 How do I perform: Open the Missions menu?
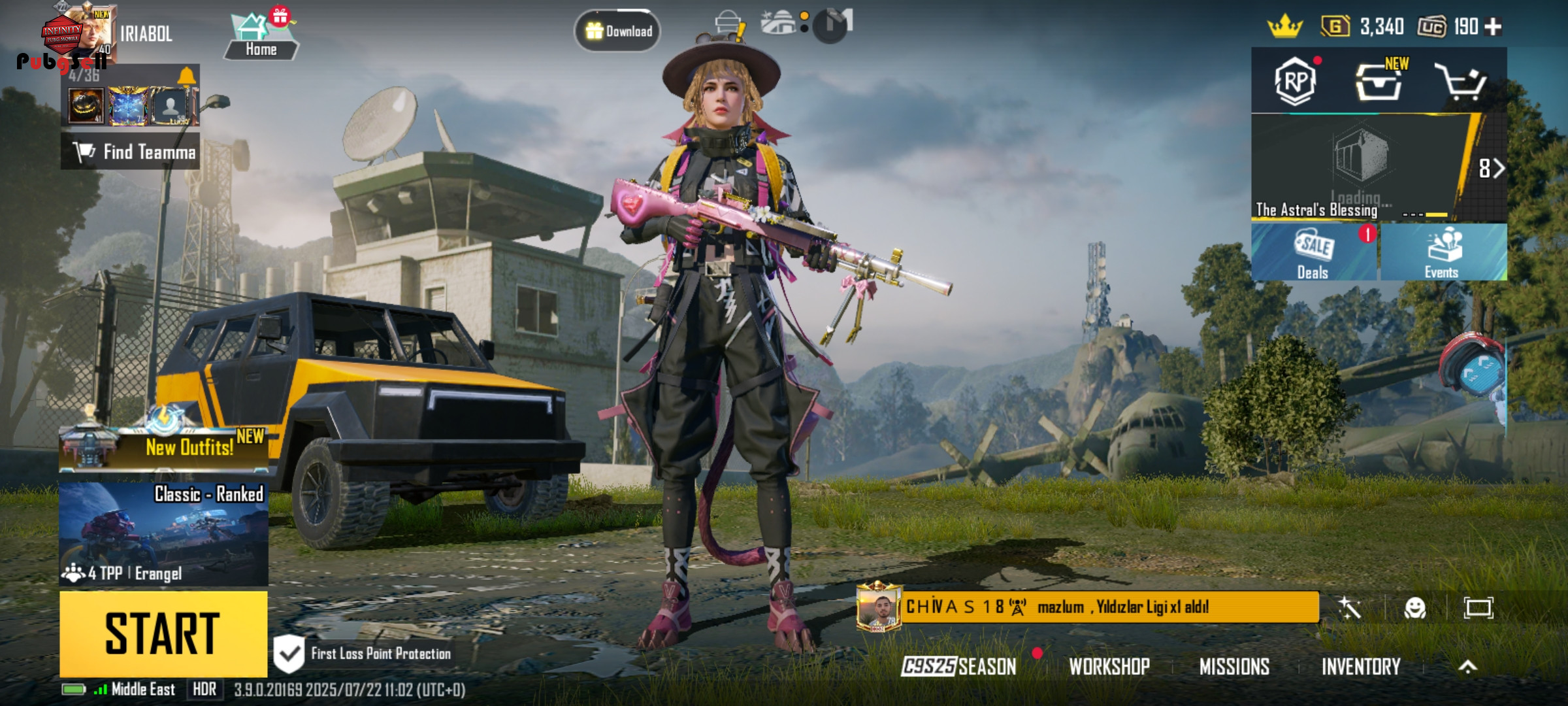[x=1234, y=666]
